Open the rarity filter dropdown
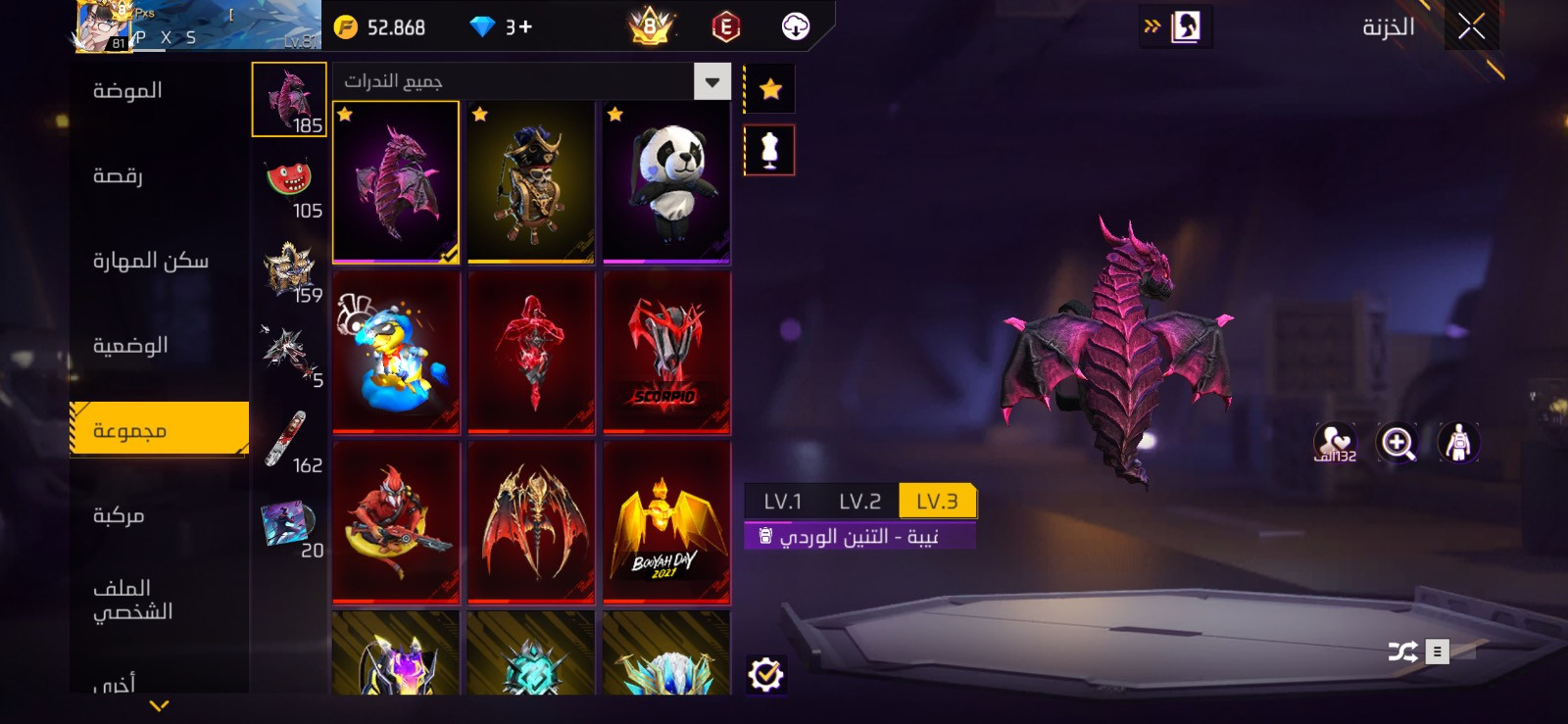The image size is (1568, 724). click(x=712, y=81)
